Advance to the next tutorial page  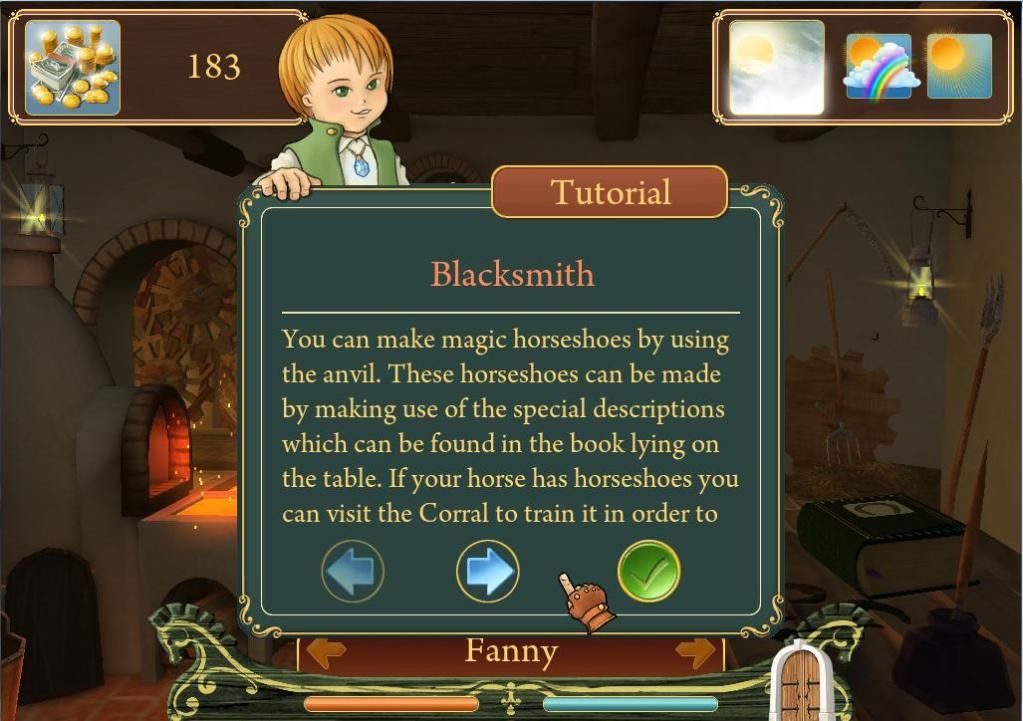(487, 571)
